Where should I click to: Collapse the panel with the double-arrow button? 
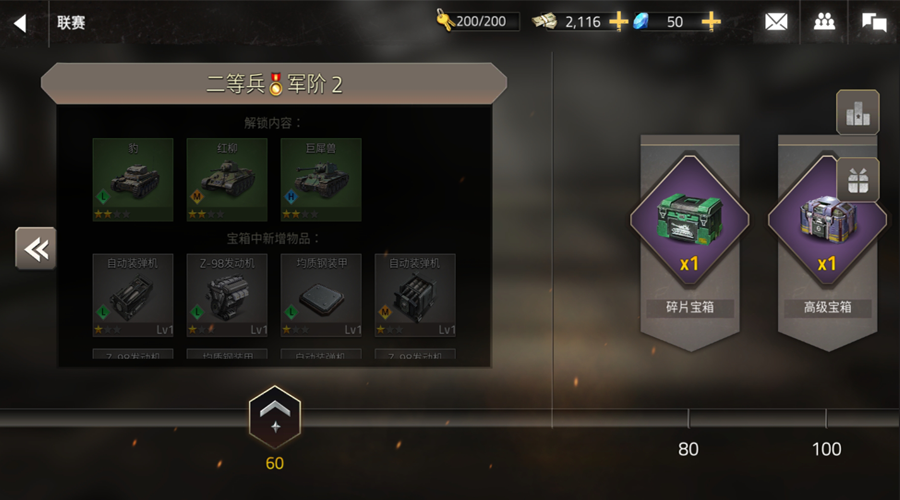click(36, 248)
